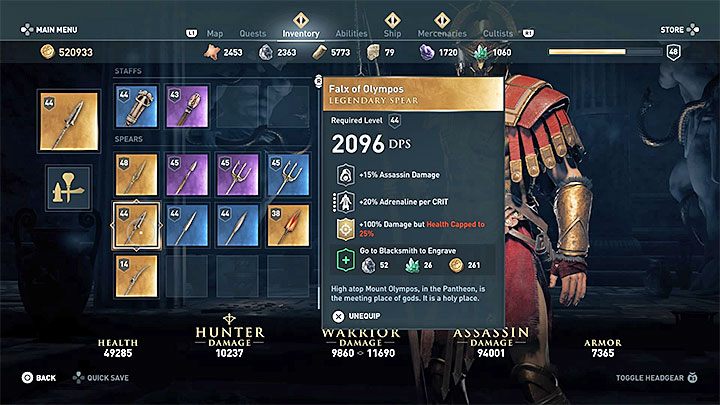Select the level 48 golden spear

pyautogui.click(x=135, y=175)
